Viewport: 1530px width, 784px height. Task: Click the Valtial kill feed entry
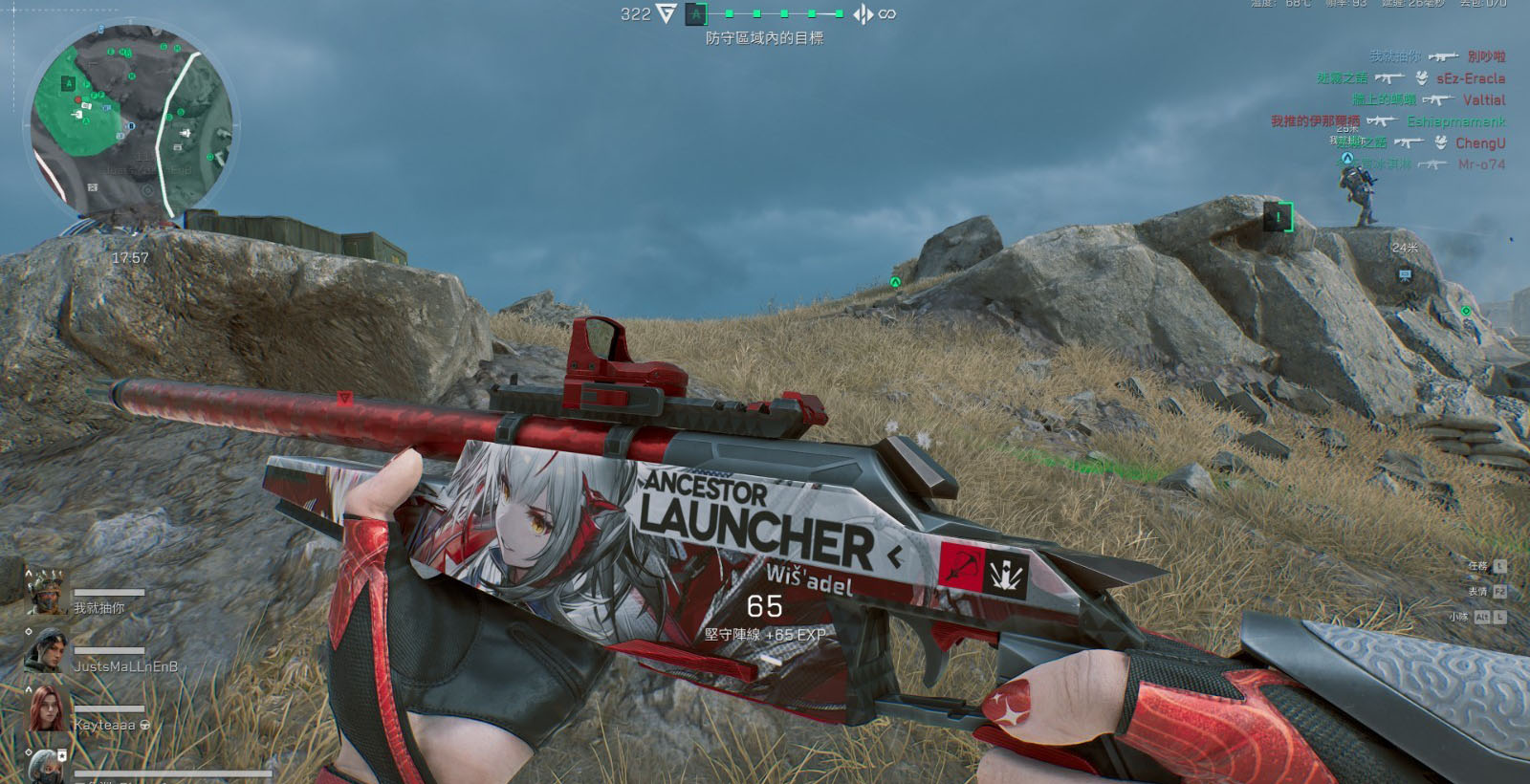(x=1483, y=99)
